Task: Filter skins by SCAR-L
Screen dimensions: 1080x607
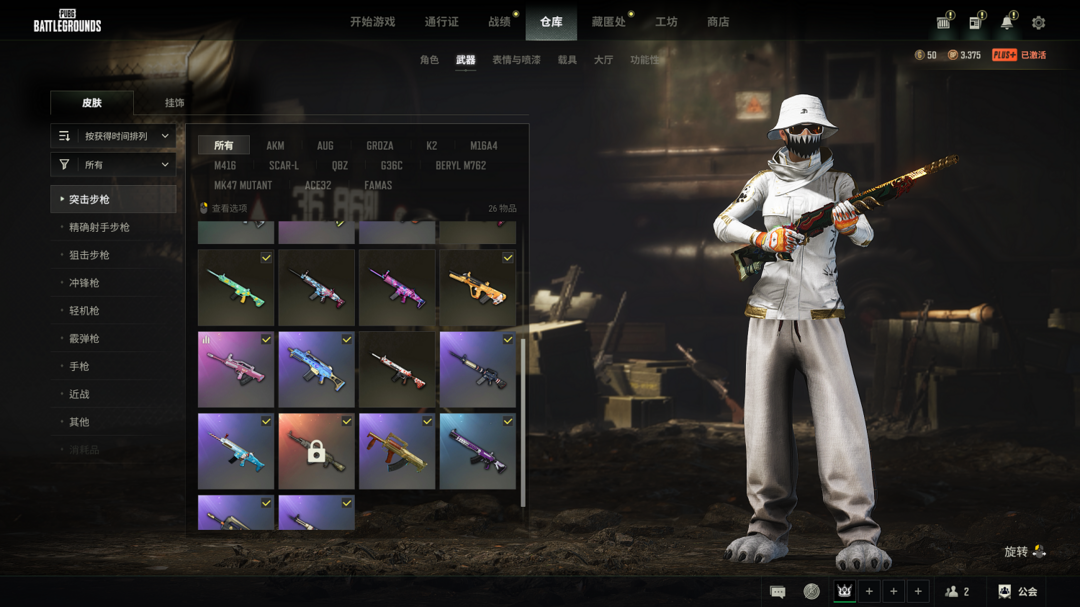Action: [283, 166]
